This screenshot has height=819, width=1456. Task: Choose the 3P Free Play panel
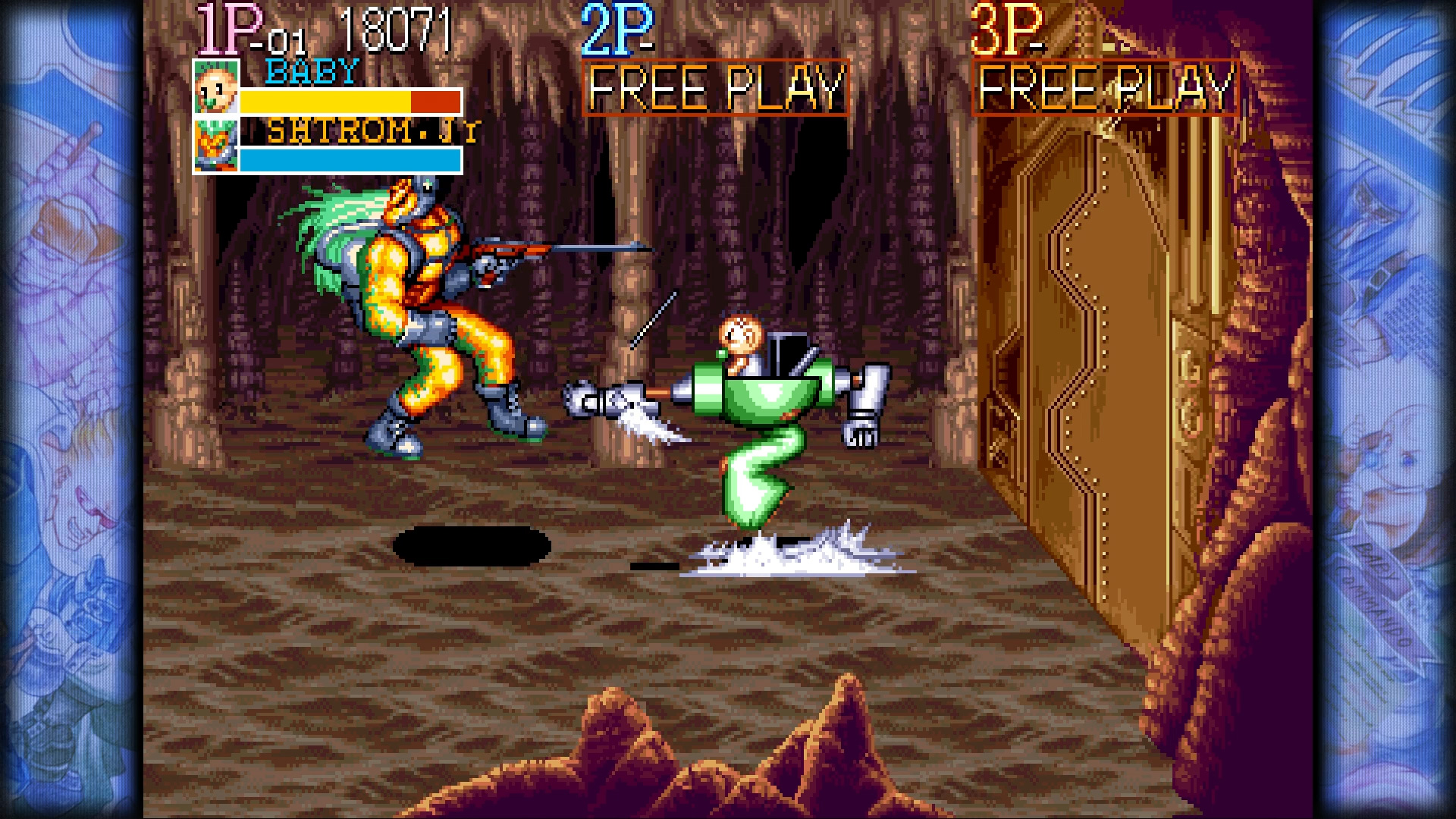coord(1105,88)
